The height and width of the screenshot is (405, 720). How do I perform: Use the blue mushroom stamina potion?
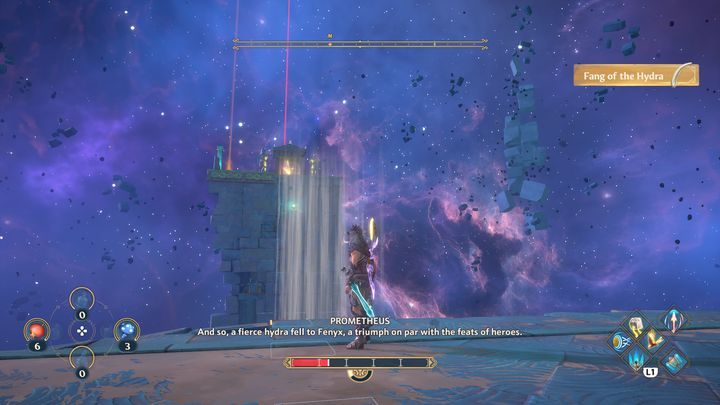coord(126,329)
